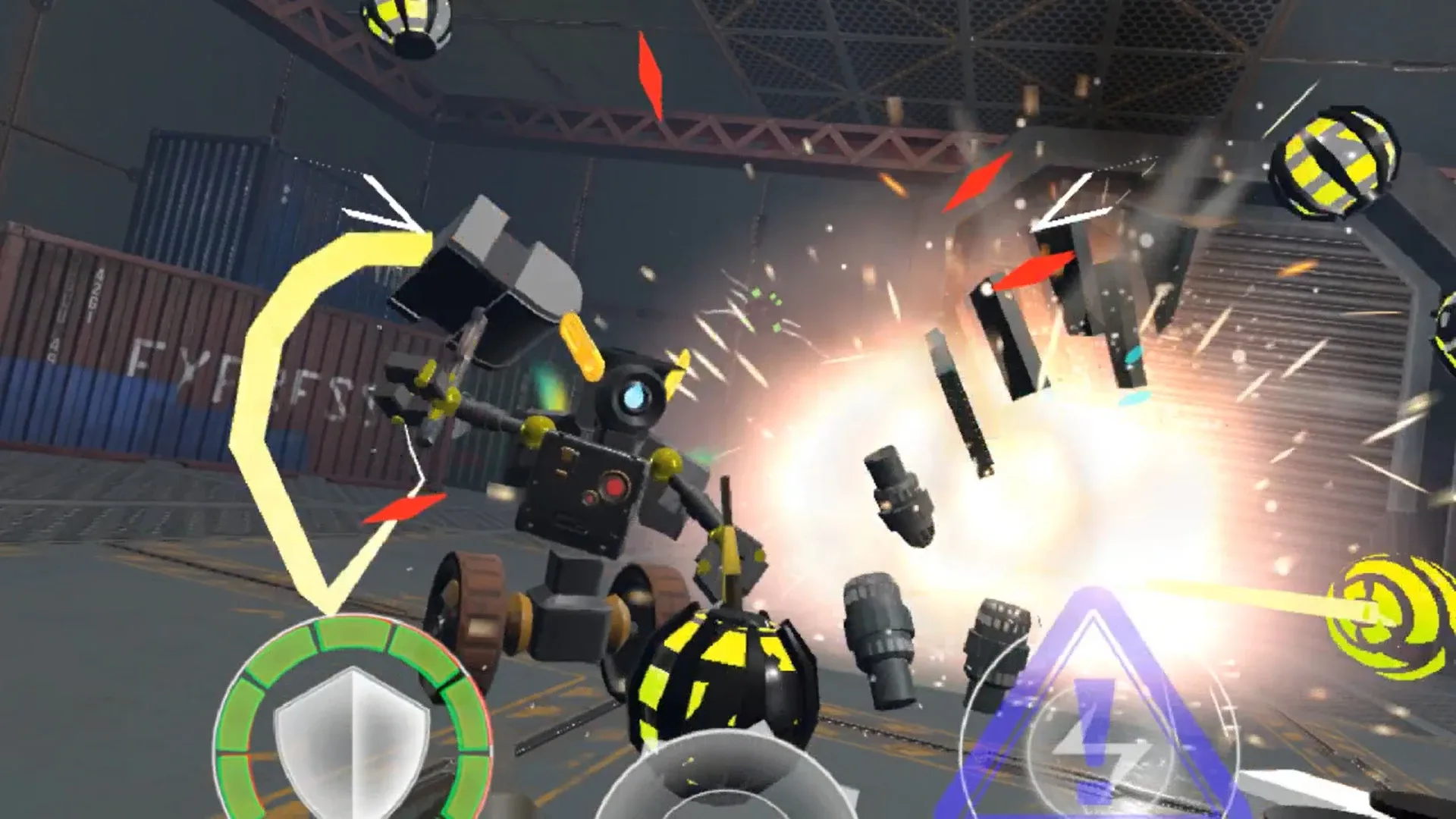Click the robot's glowing blue eye

coord(637,394)
